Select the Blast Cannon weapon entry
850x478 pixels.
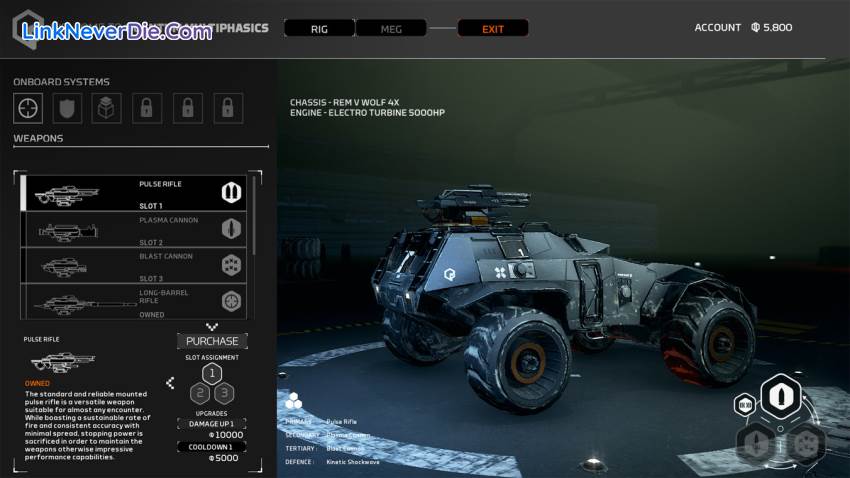pyautogui.click(x=135, y=265)
